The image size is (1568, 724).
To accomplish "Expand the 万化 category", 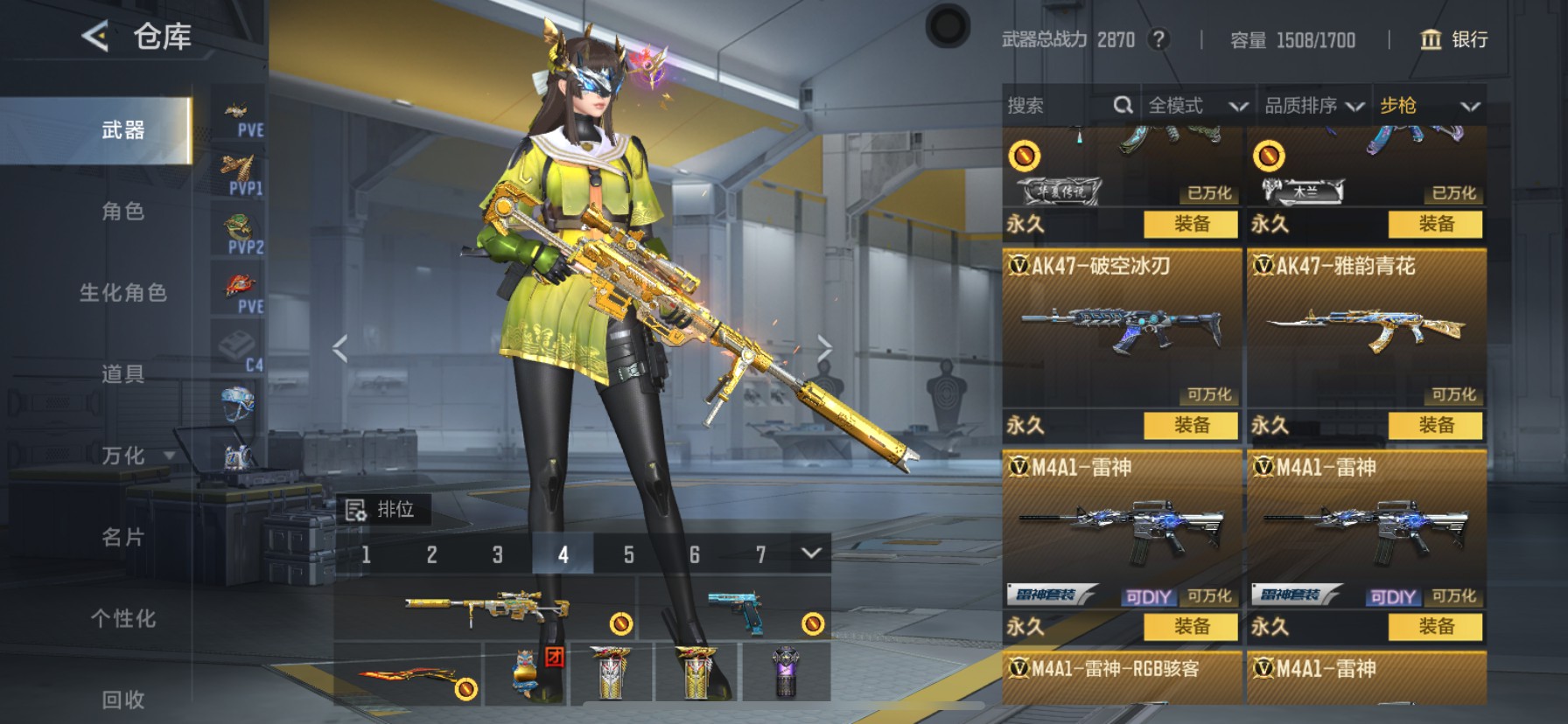I will [x=131, y=456].
